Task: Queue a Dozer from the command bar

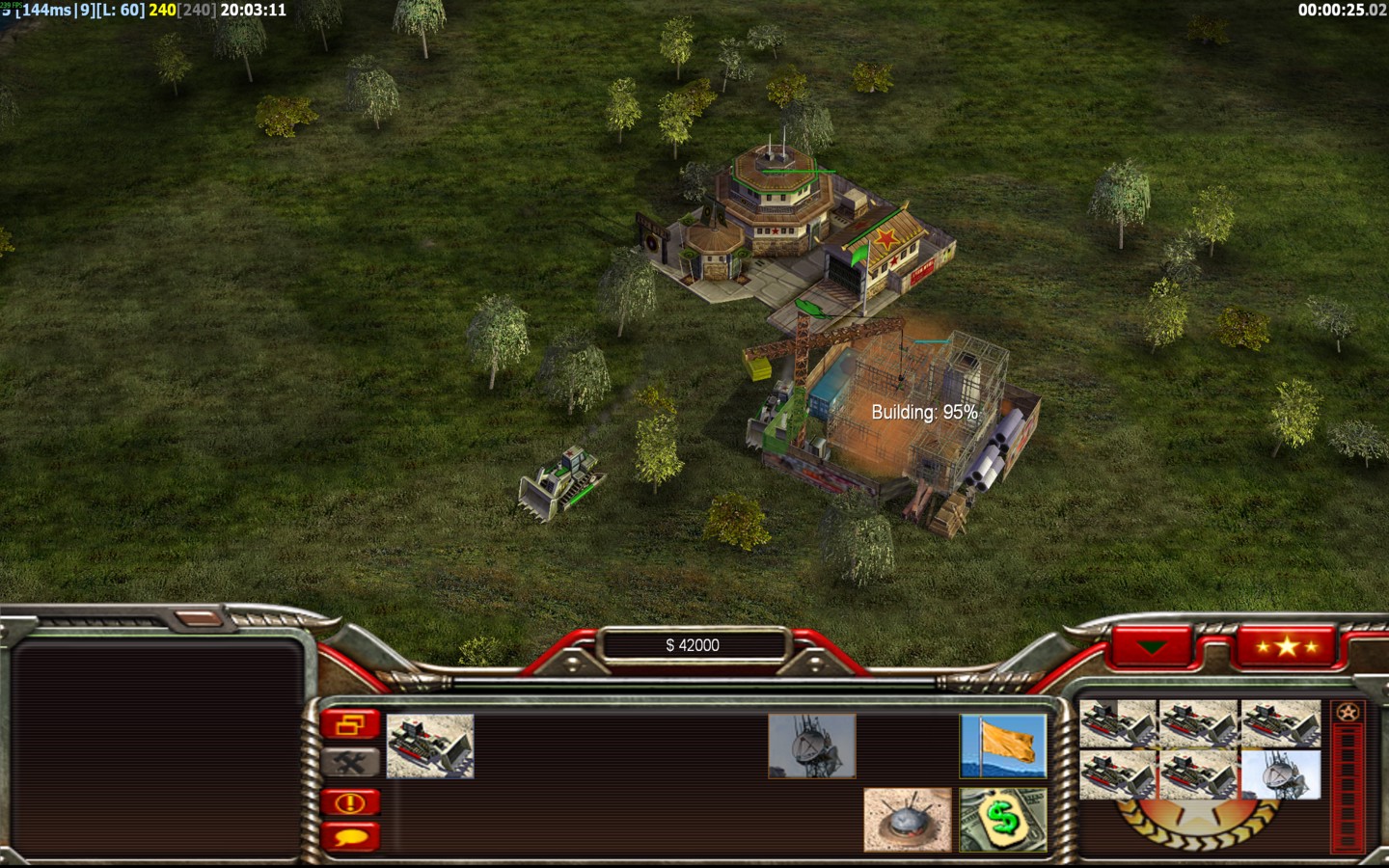Action: coord(430,746)
